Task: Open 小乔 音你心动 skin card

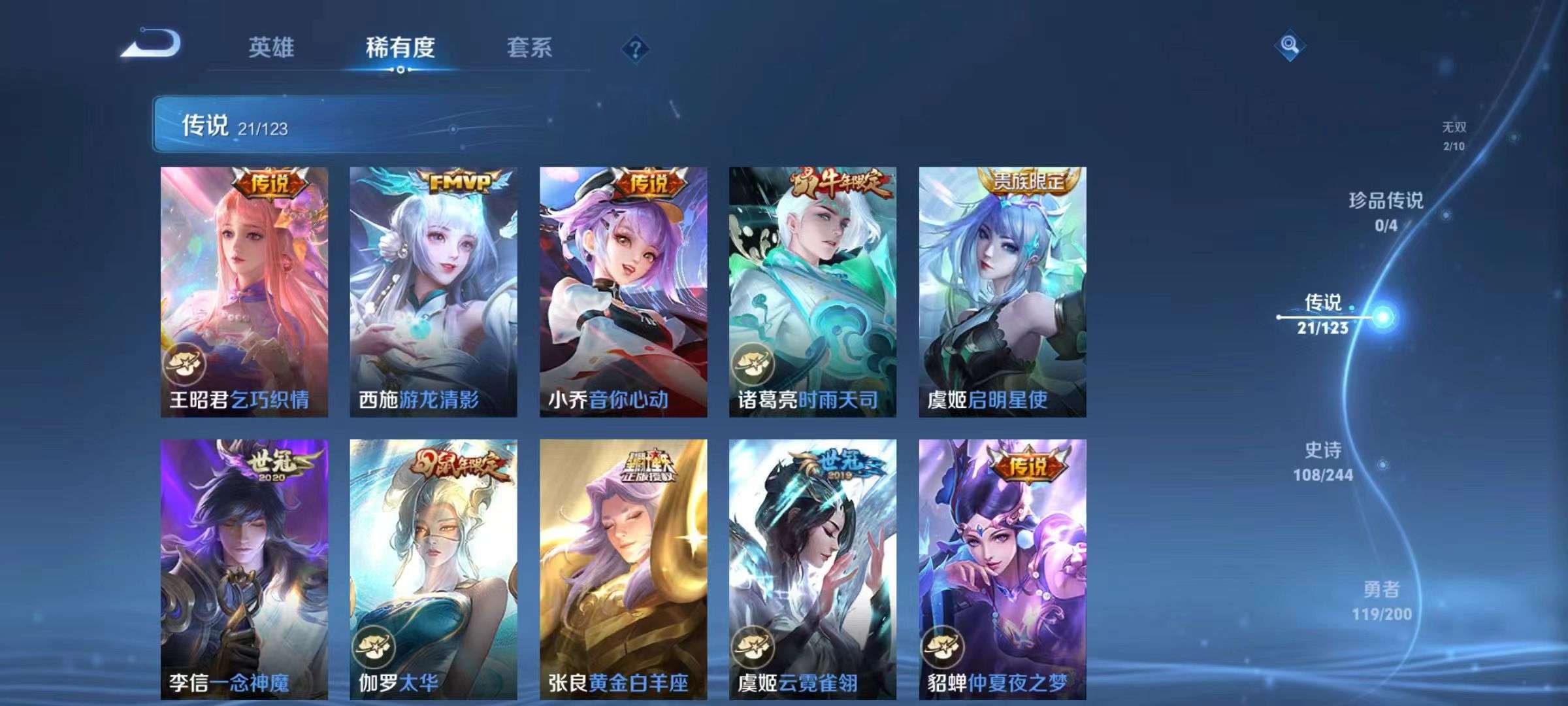Action: point(623,292)
